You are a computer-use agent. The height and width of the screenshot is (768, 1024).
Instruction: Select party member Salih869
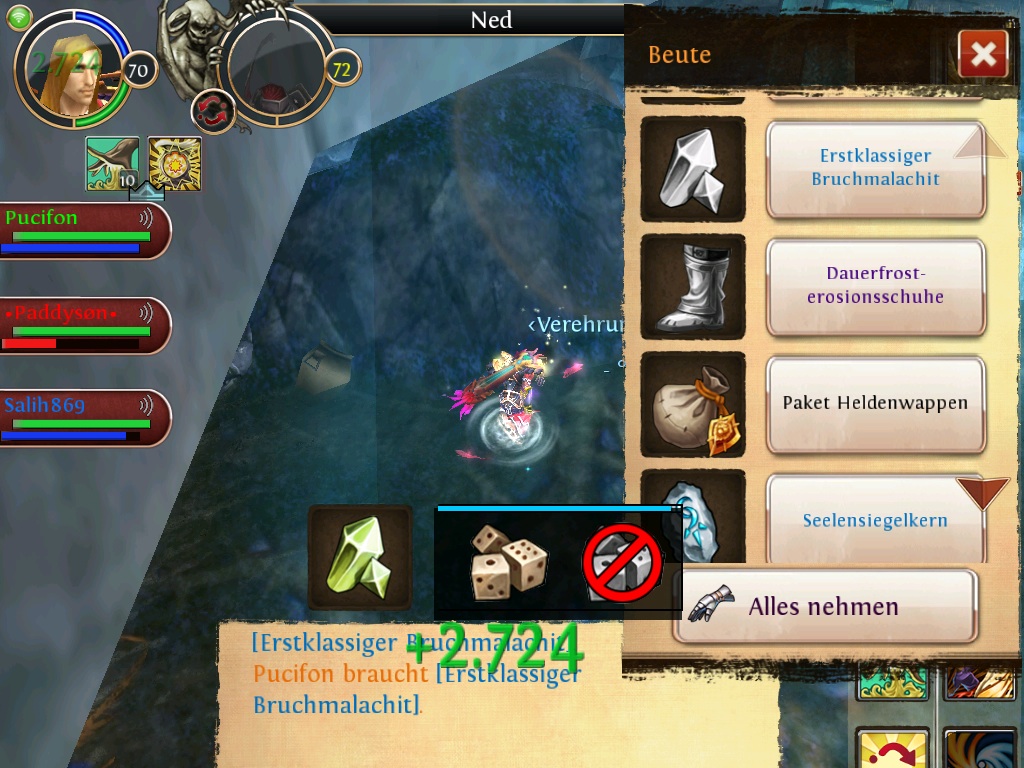pos(84,417)
